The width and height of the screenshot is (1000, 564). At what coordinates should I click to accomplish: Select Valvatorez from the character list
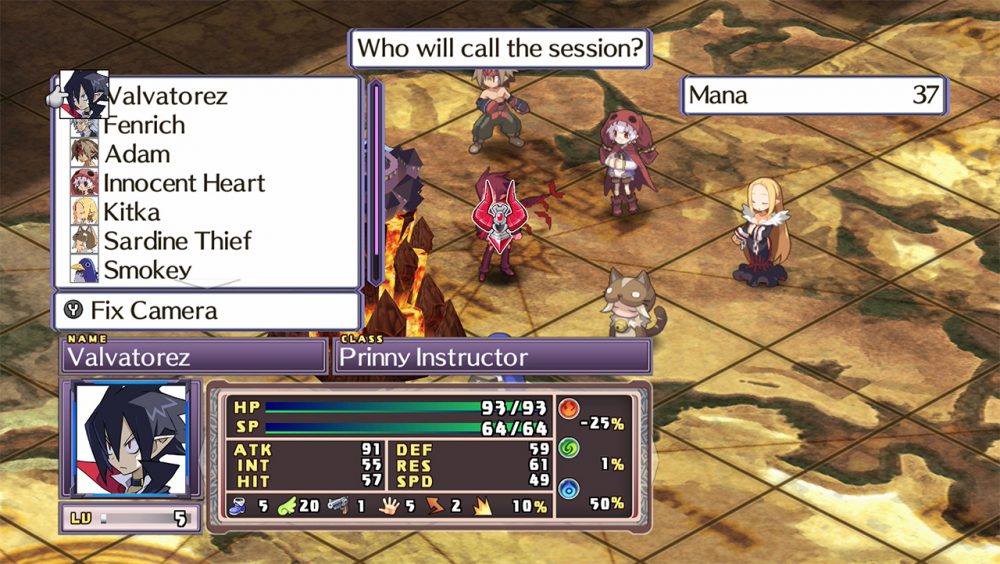(x=168, y=96)
